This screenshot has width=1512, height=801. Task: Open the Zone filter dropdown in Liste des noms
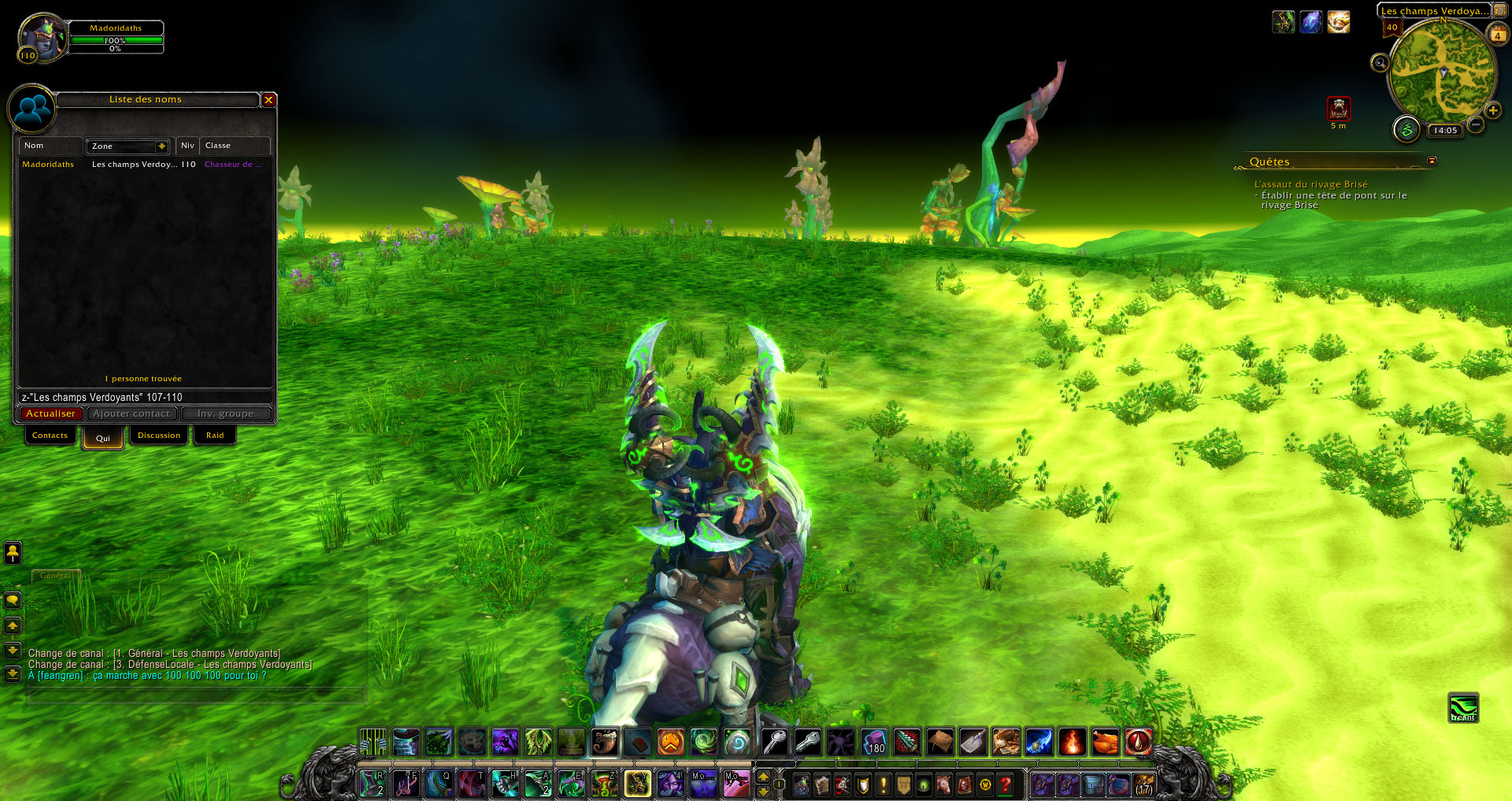[128, 146]
